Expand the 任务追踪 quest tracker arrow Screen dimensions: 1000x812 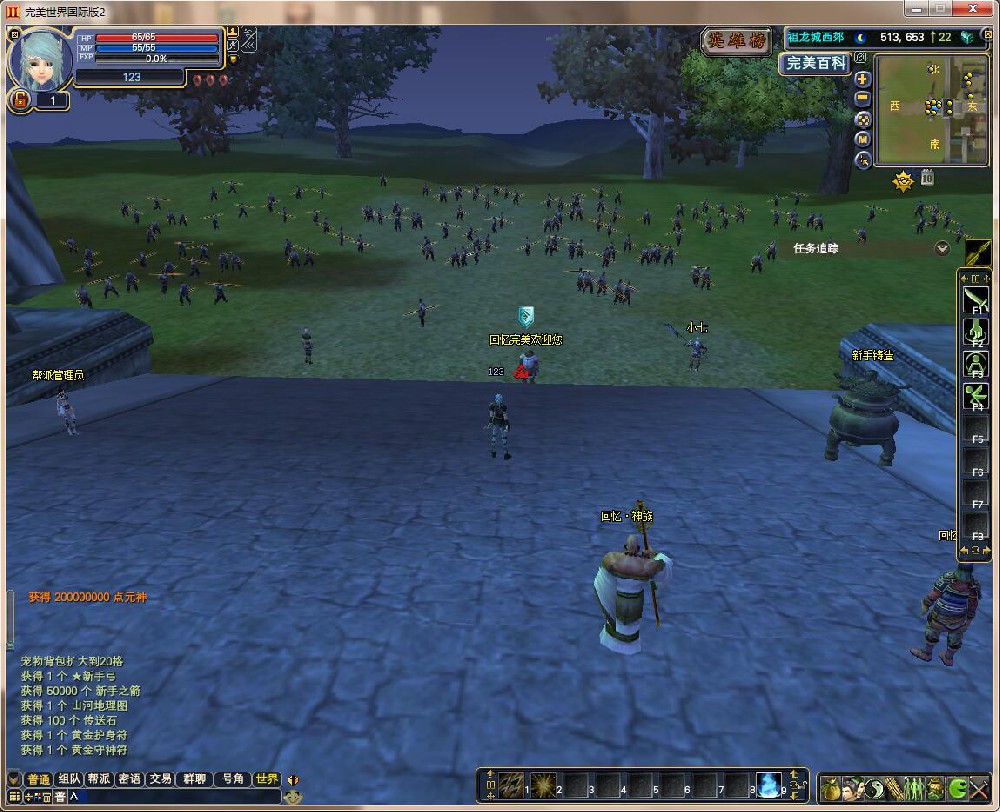[941, 248]
